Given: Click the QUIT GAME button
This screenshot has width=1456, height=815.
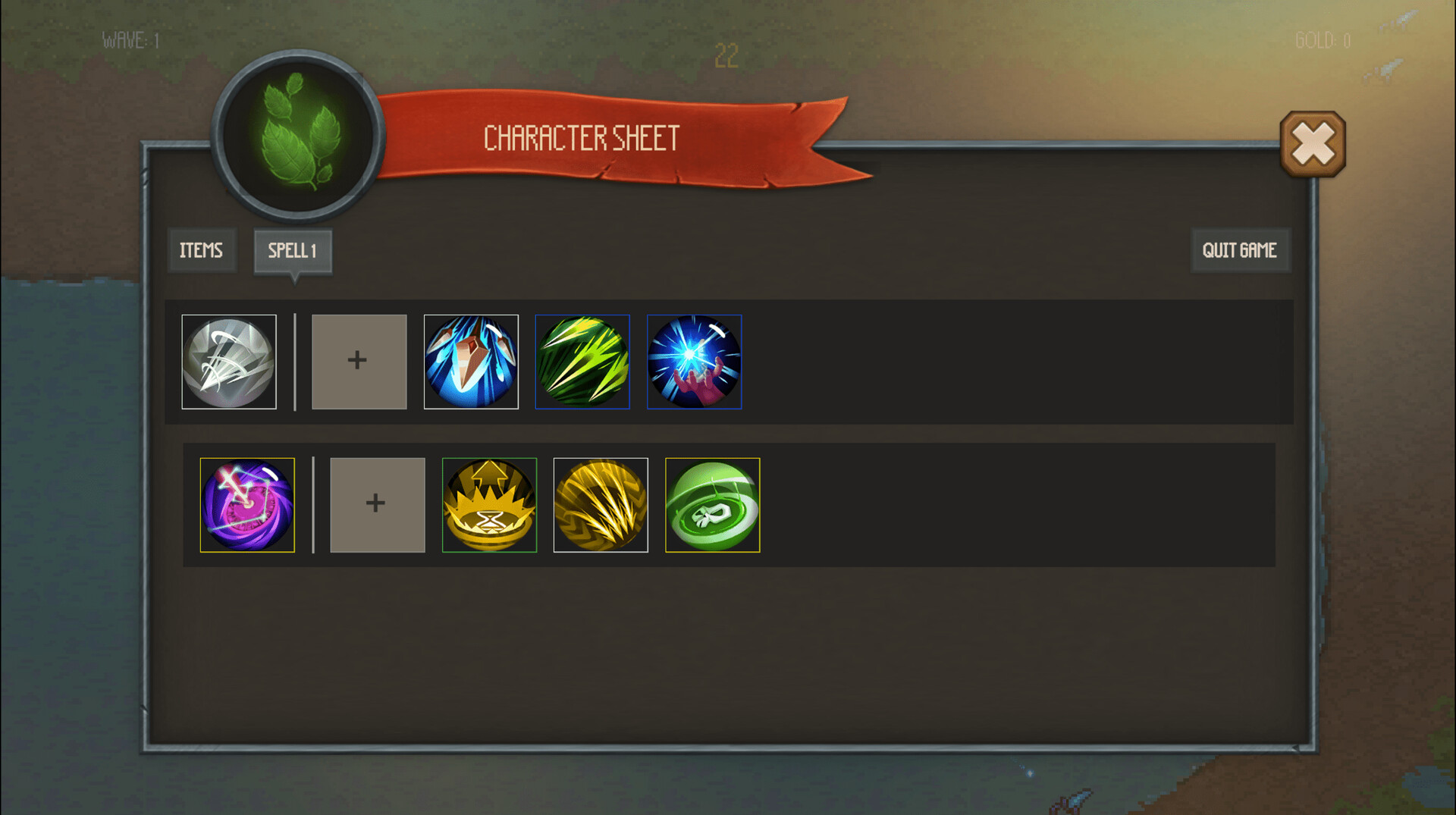Looking at the screenshot, I should point(1241,250).
